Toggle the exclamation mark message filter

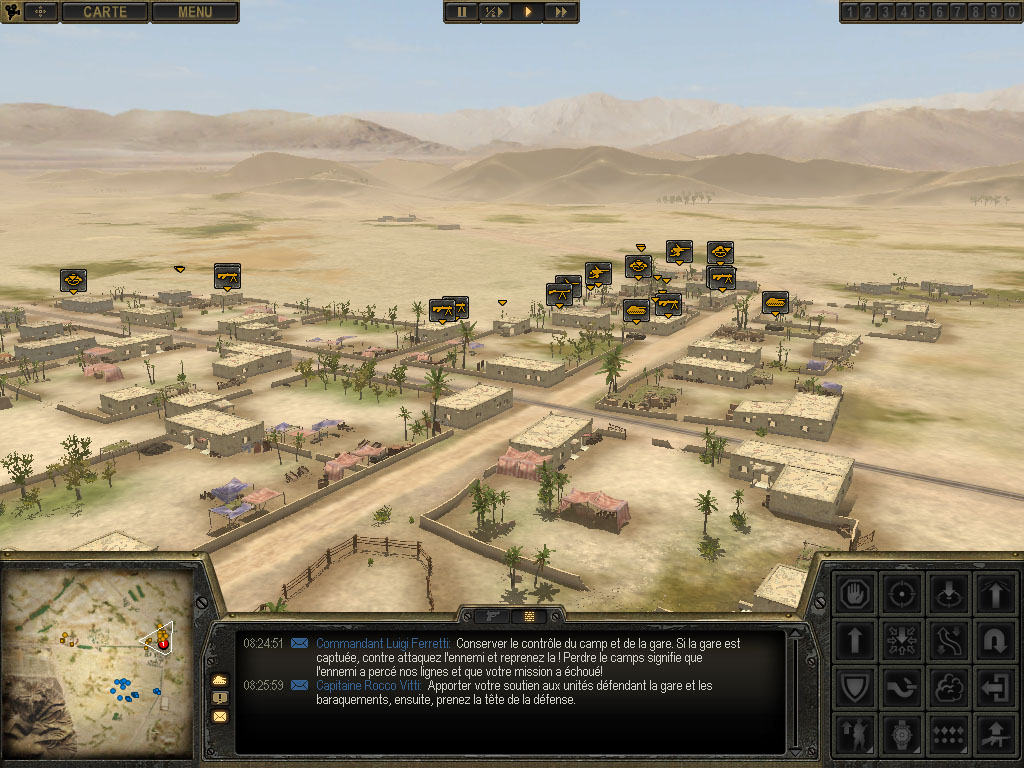[x=220, y=698]
